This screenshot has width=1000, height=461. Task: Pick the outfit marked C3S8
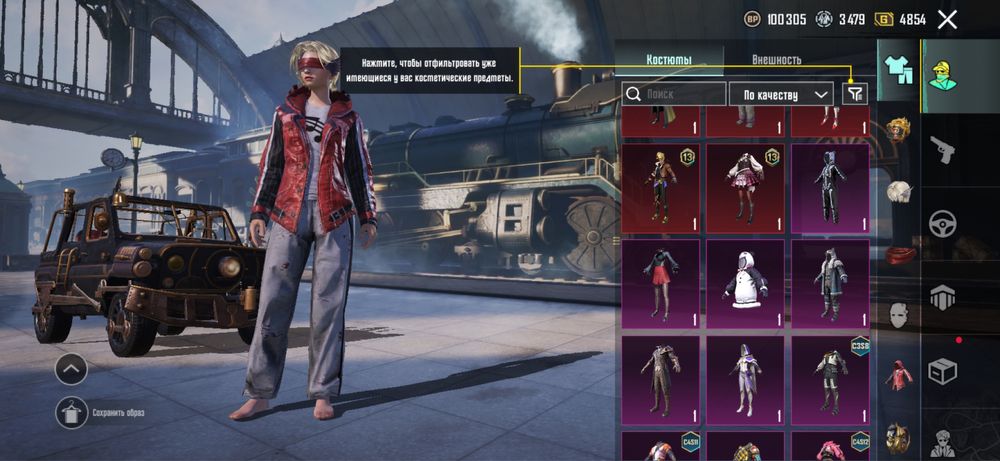coord(830,380)
